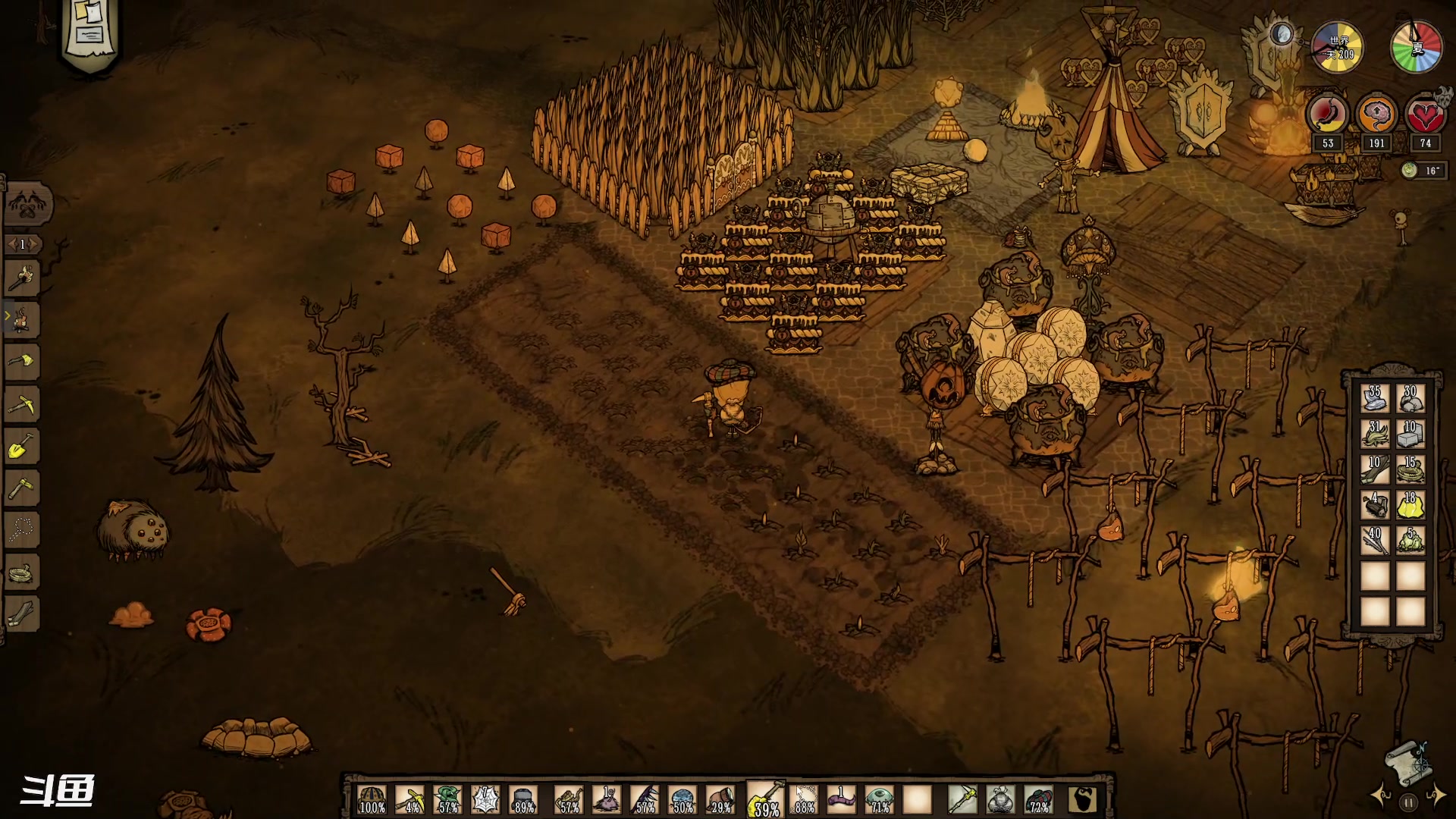Image resolution: width=1456 pixels, height=819 pixels.
Task: Select the gold nugget stack in backpack
Action: [1410, 504]
